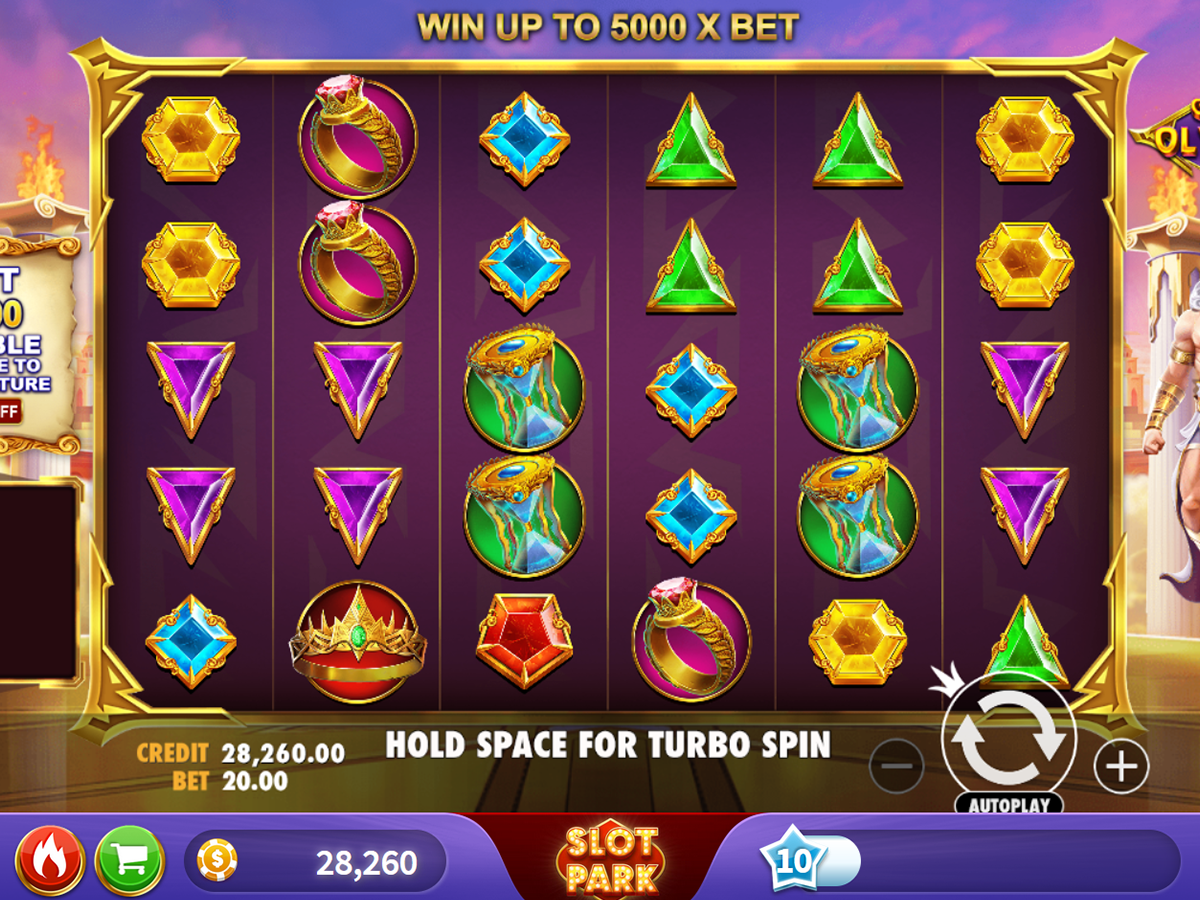Viewport: 1200px width, 900px height.
Task: Click the level 10 star badge
Action: point(791,860)
